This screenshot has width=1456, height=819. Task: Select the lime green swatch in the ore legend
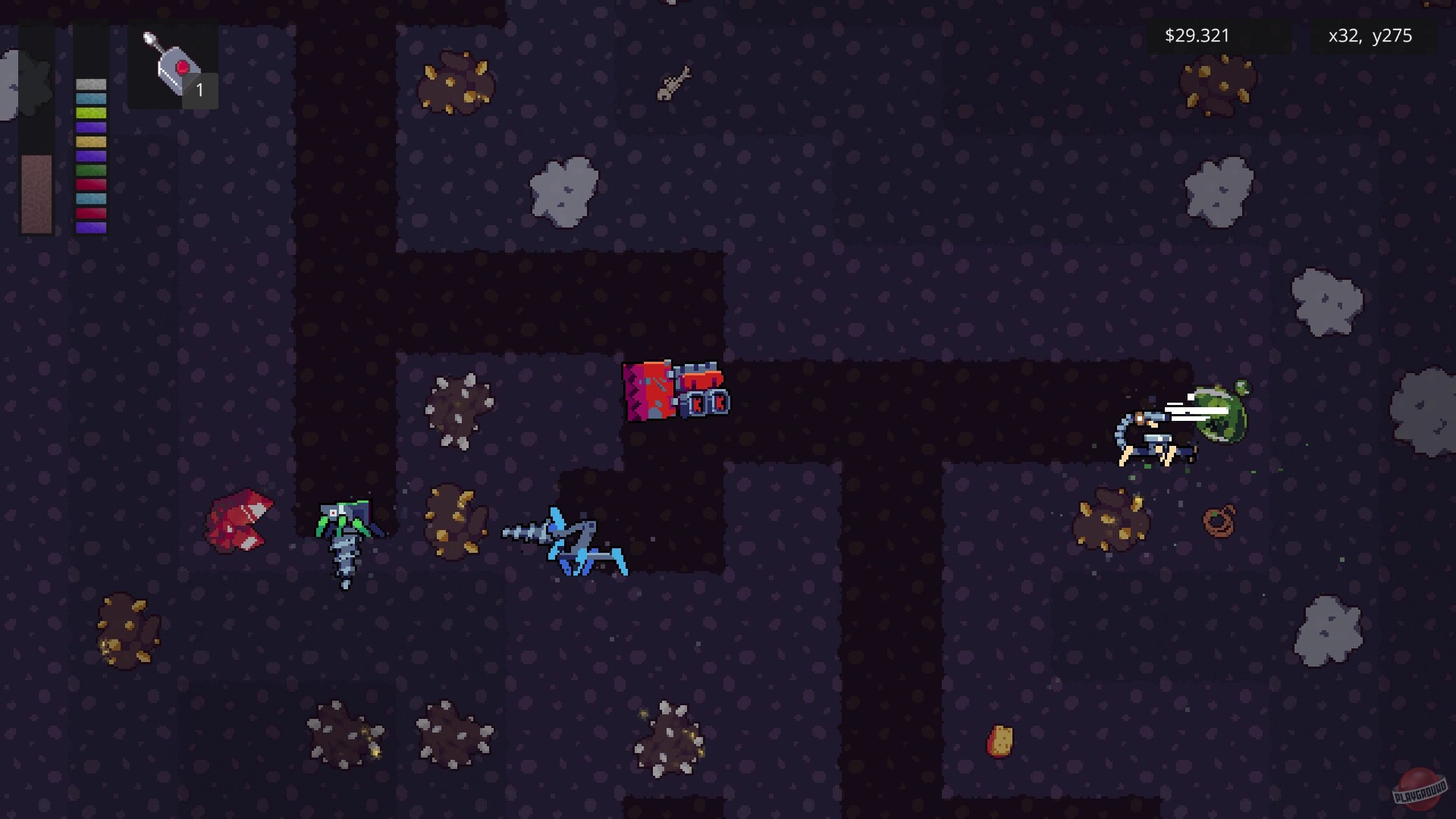[90, 114]
